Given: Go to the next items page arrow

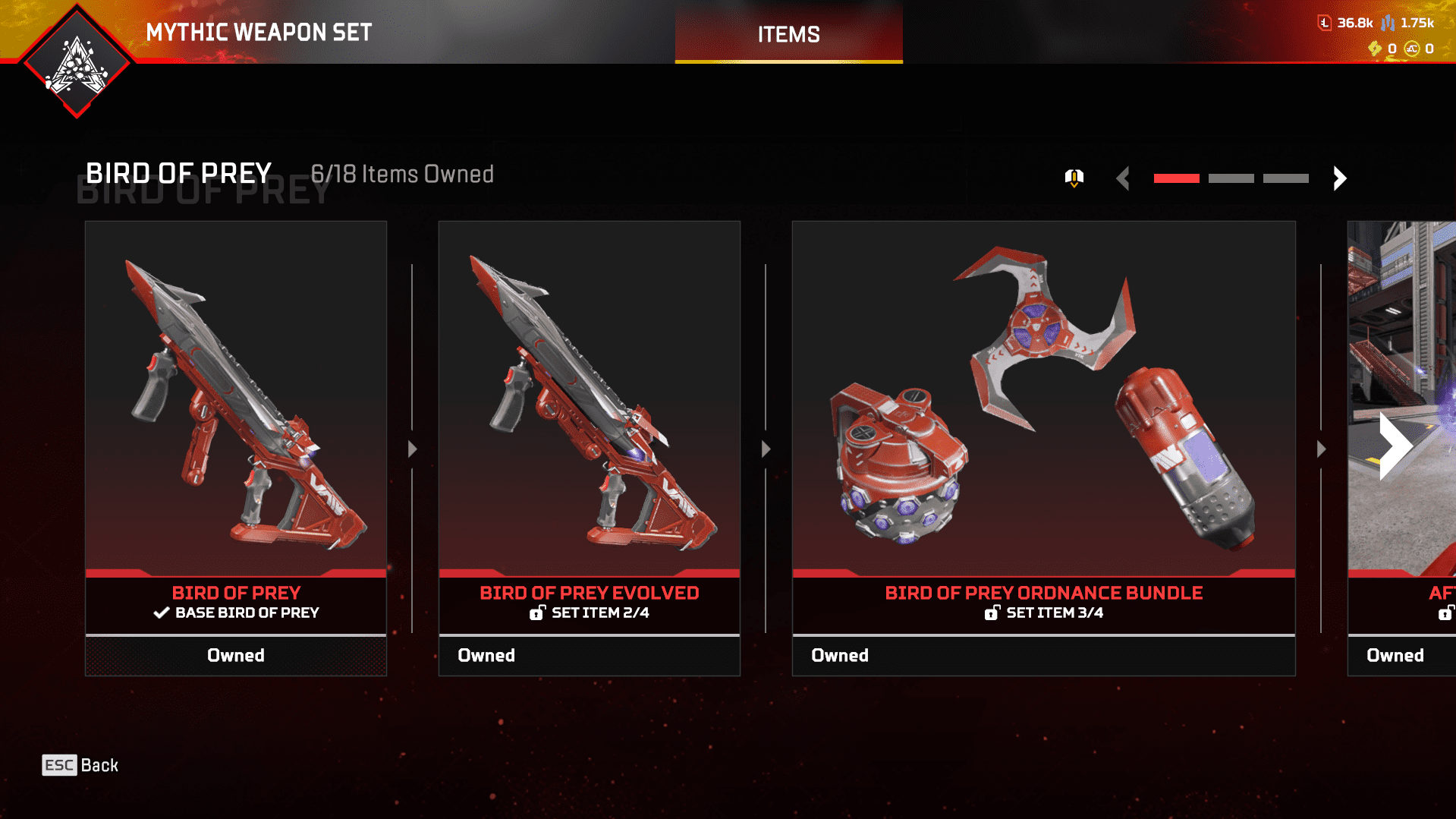Looking at the screenshot, I should click(x=1340, y=178).
